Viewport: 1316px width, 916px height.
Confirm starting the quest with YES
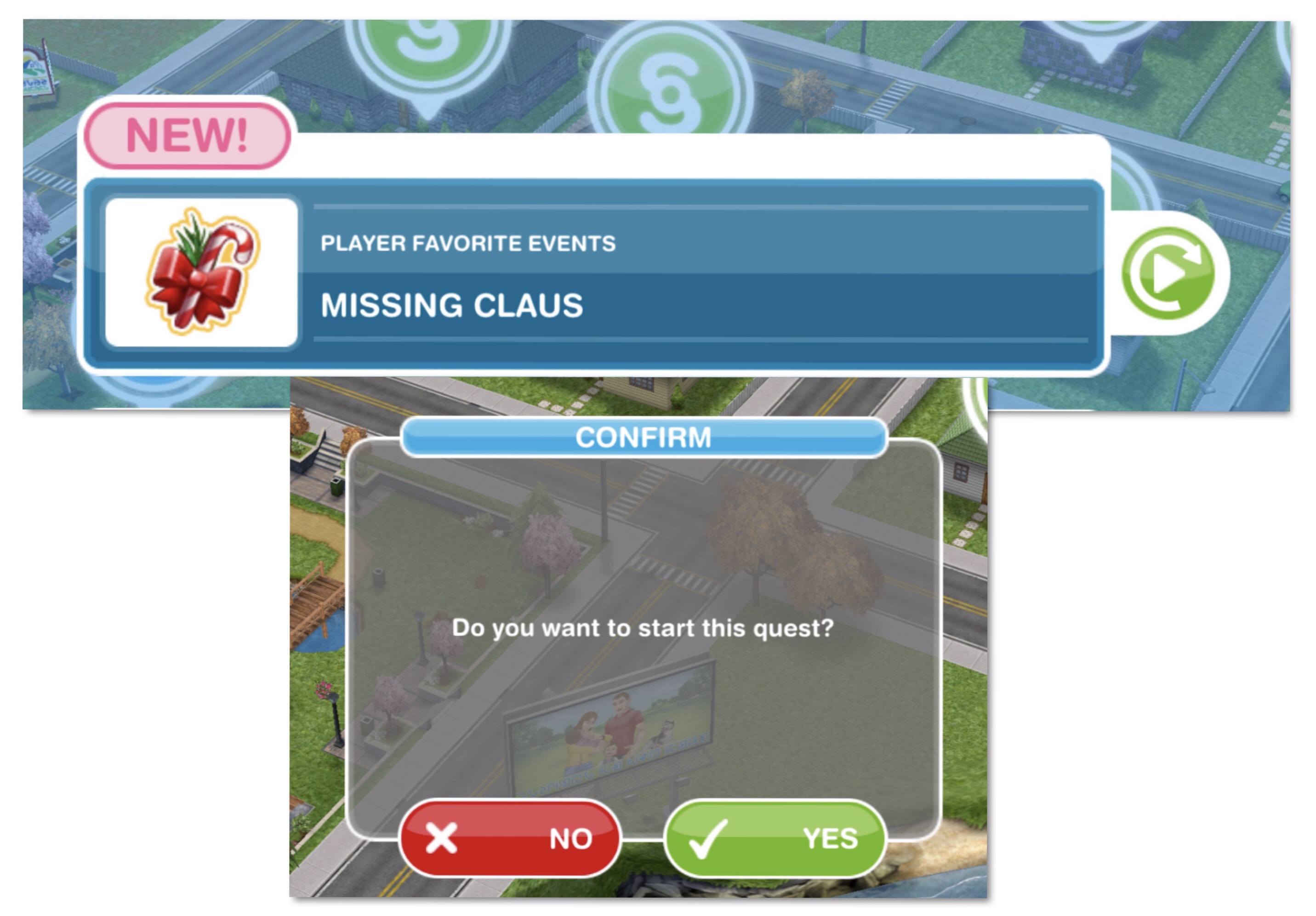(775, 838)
